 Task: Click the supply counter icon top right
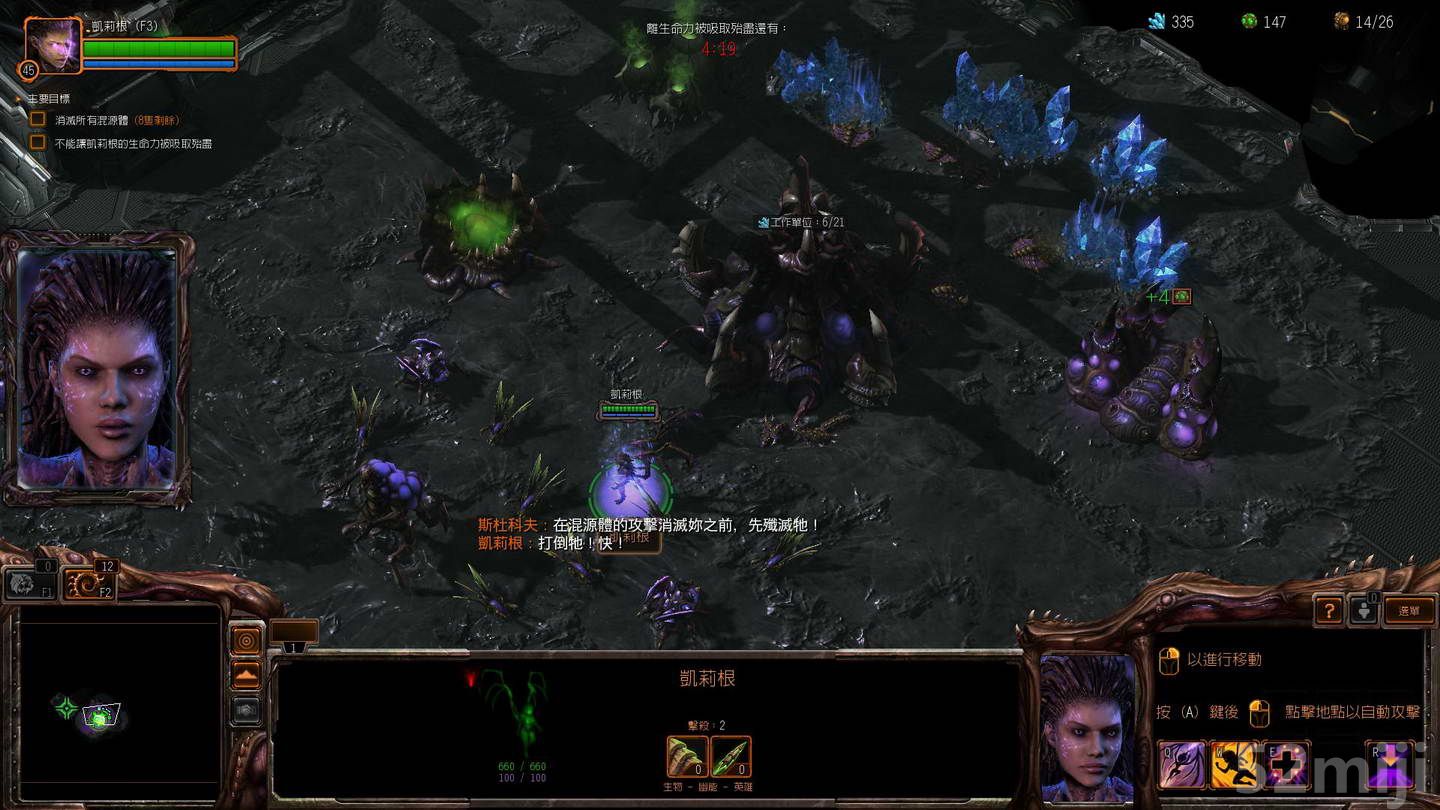1340,21
